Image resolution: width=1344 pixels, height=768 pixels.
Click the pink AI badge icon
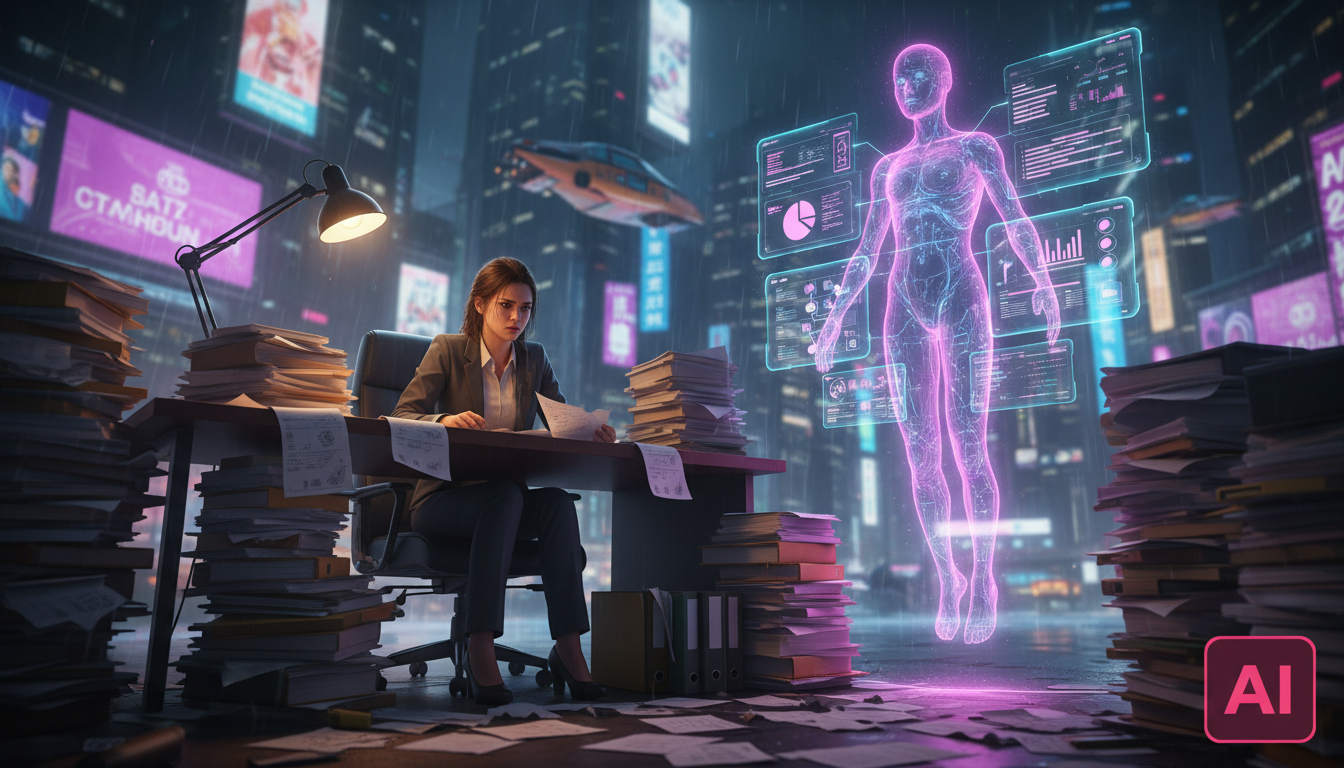[1259, 689]
